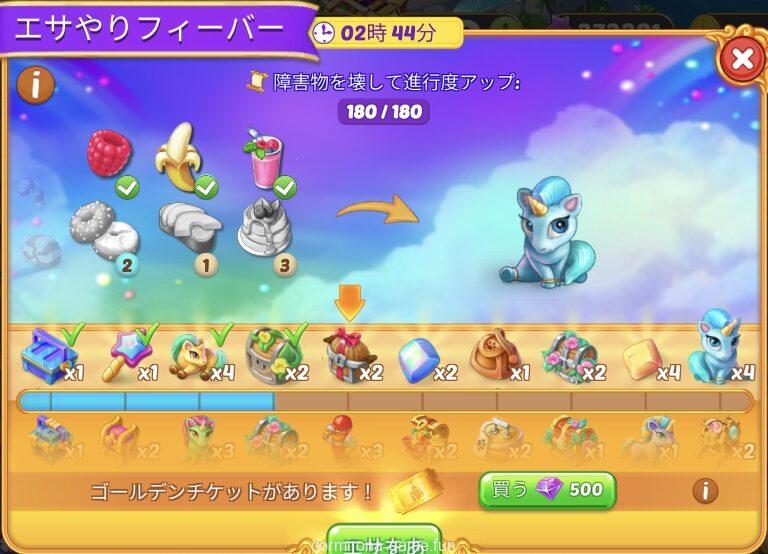Tap the golden ticket icon
This screenshot has width=768, height=554.
click(415, 490)
